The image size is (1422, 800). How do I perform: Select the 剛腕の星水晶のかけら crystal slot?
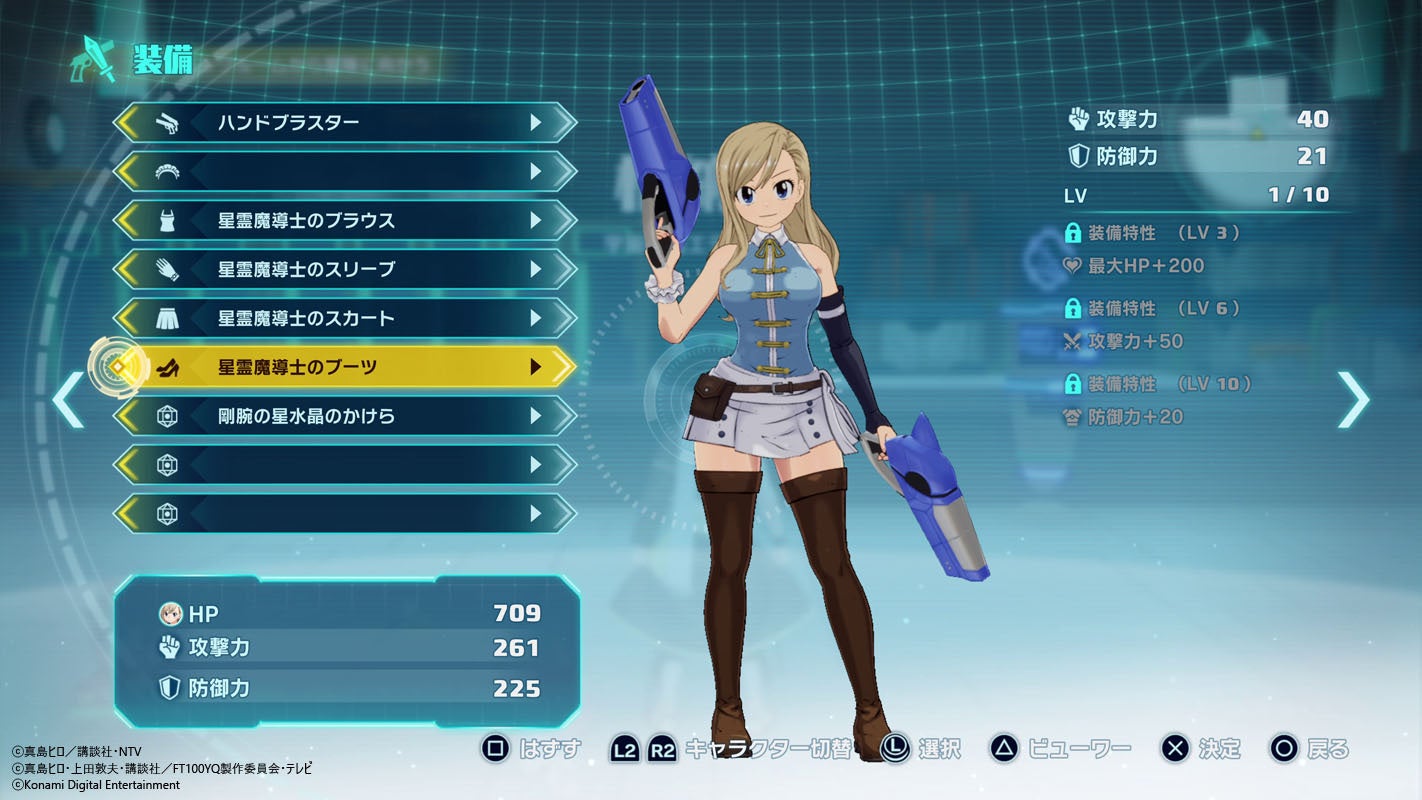[345, 416]
